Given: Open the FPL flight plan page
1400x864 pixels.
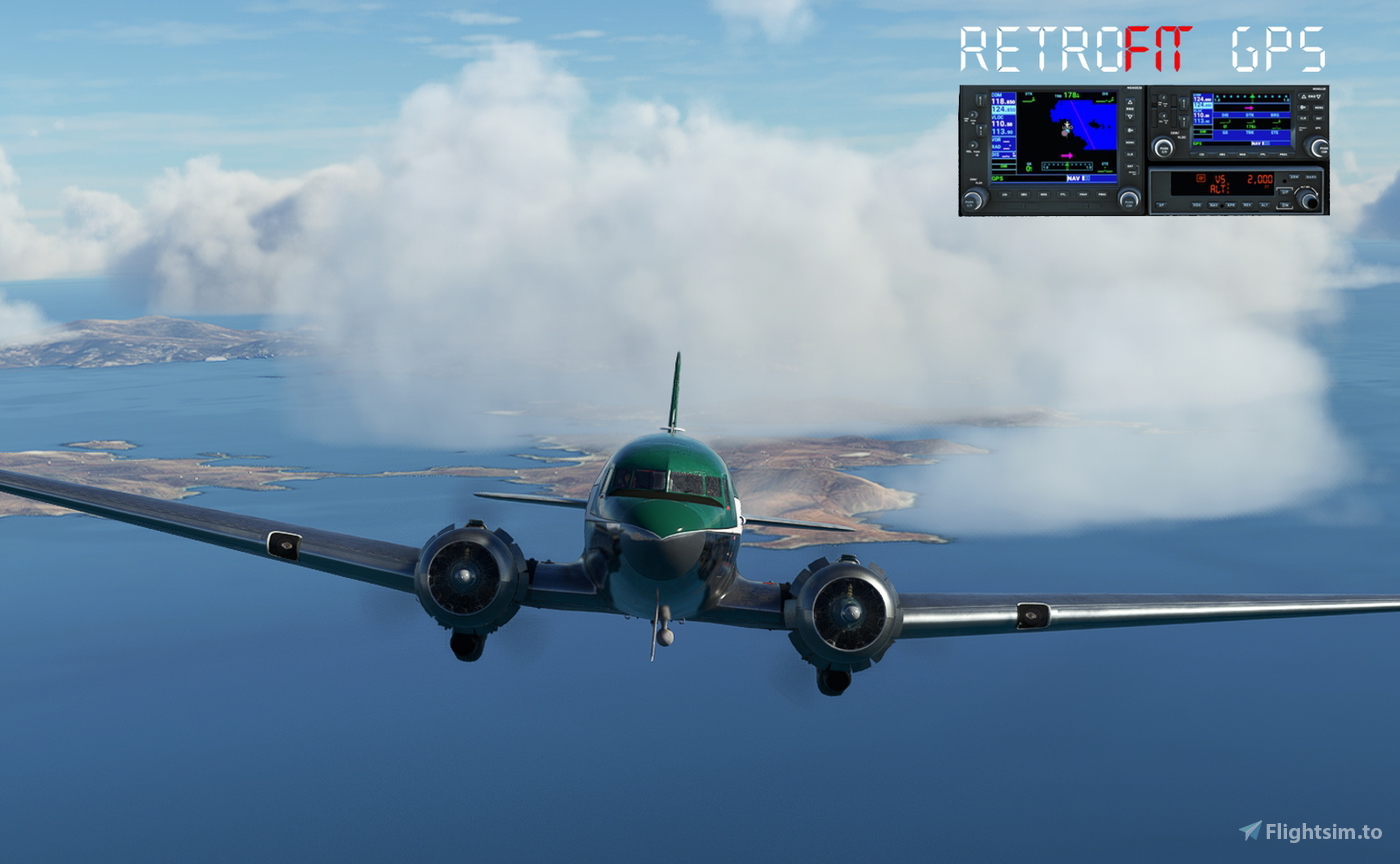Looking at the screenshot, I should point(1063,195).
